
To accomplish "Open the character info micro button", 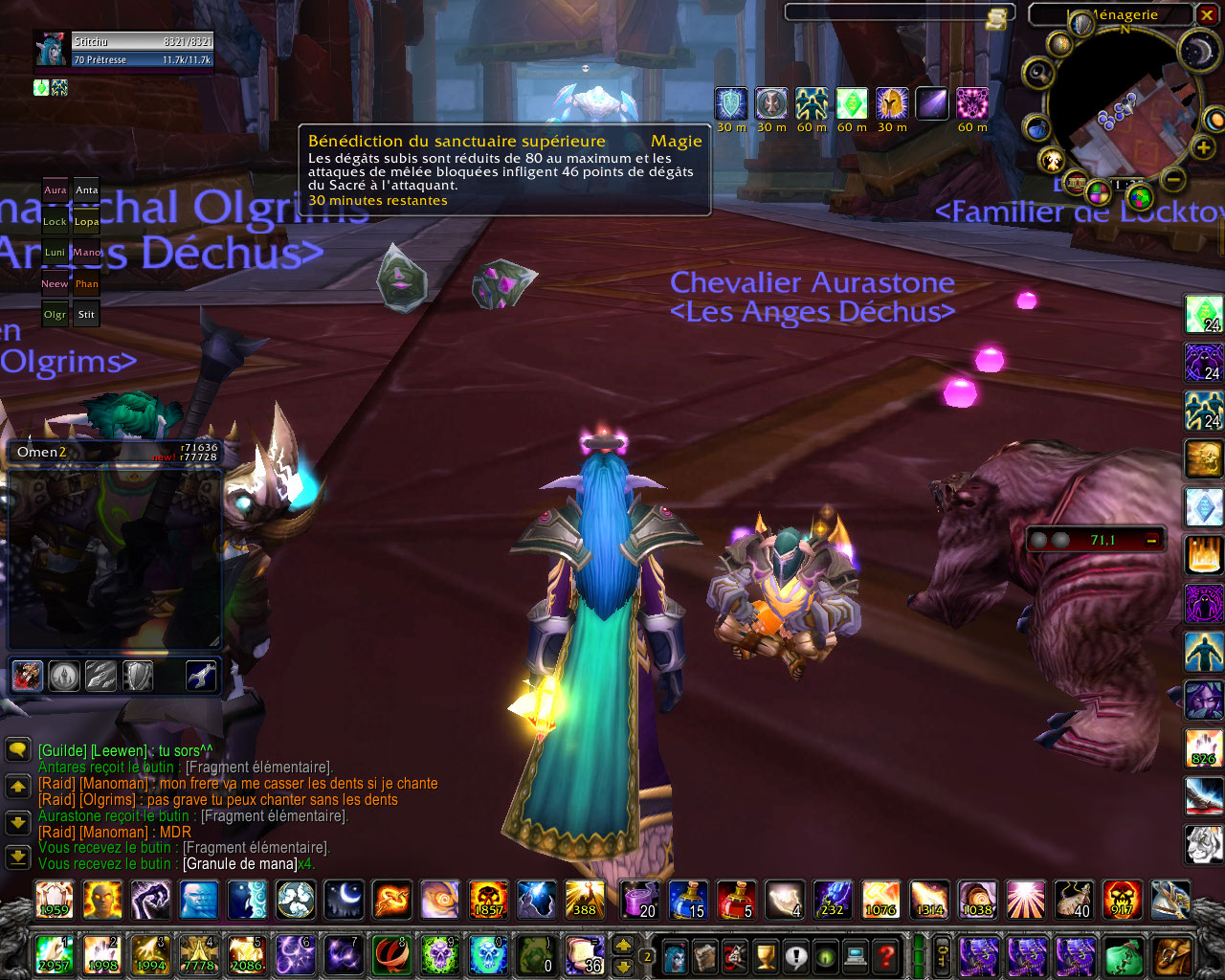I will [677, 955].
